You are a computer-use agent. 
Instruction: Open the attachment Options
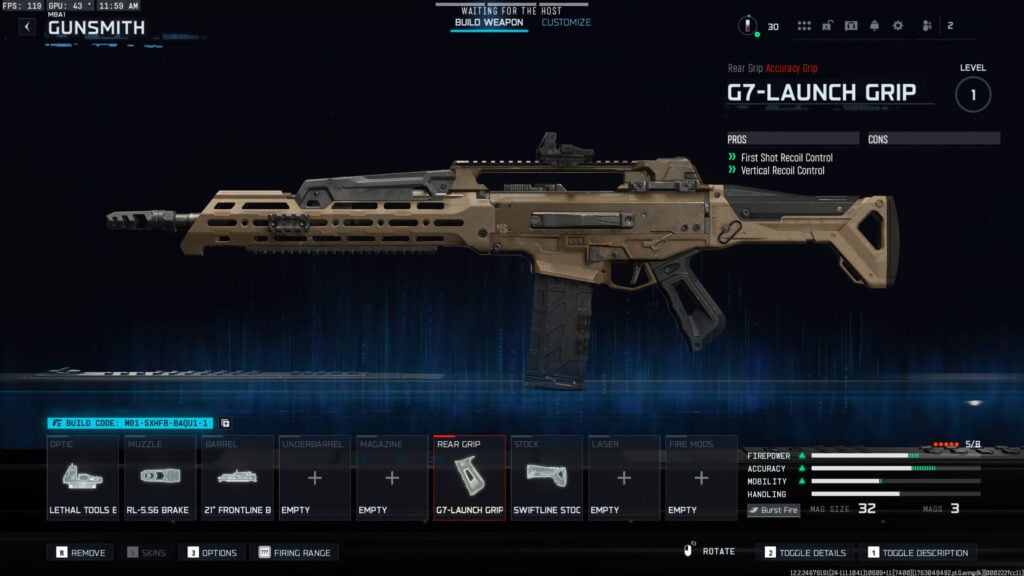coord(212,552)
